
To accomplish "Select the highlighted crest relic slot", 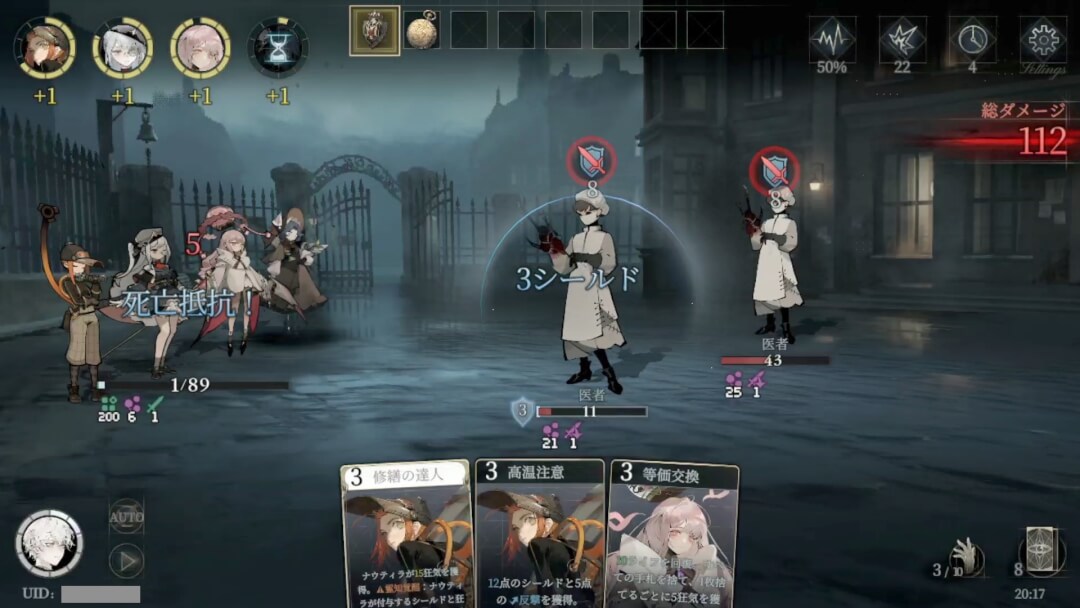I will (374, 30).
